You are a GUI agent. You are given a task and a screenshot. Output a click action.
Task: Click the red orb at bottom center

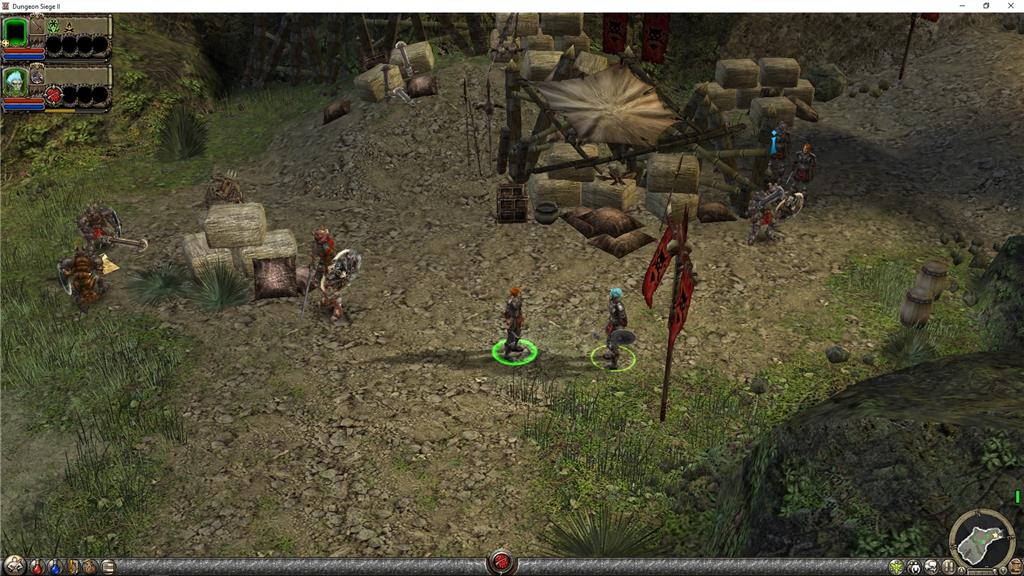(500, 563)
